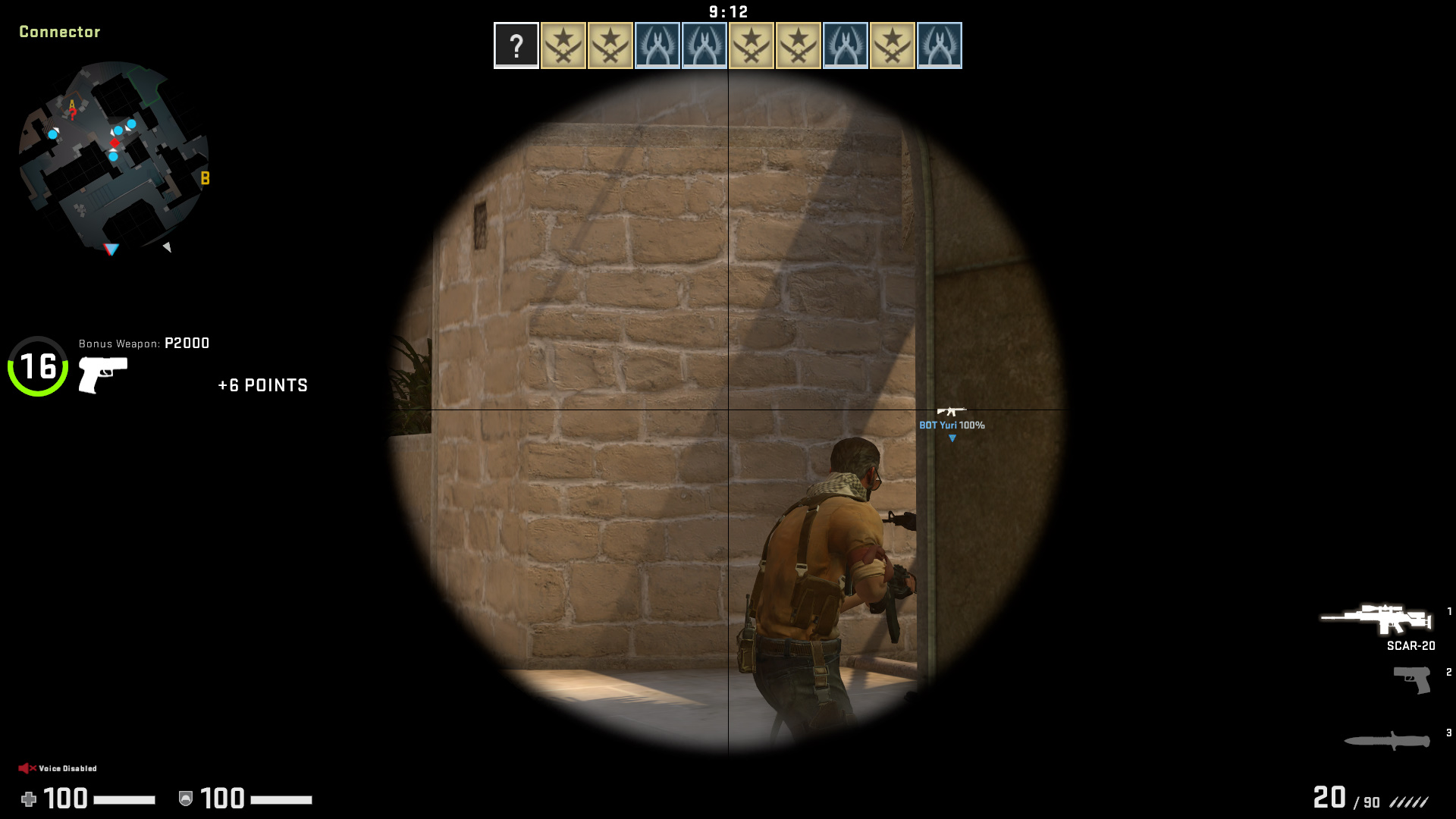Click the health cross icon
This screenshot has height=819, width=1456.
coord(30,799)
